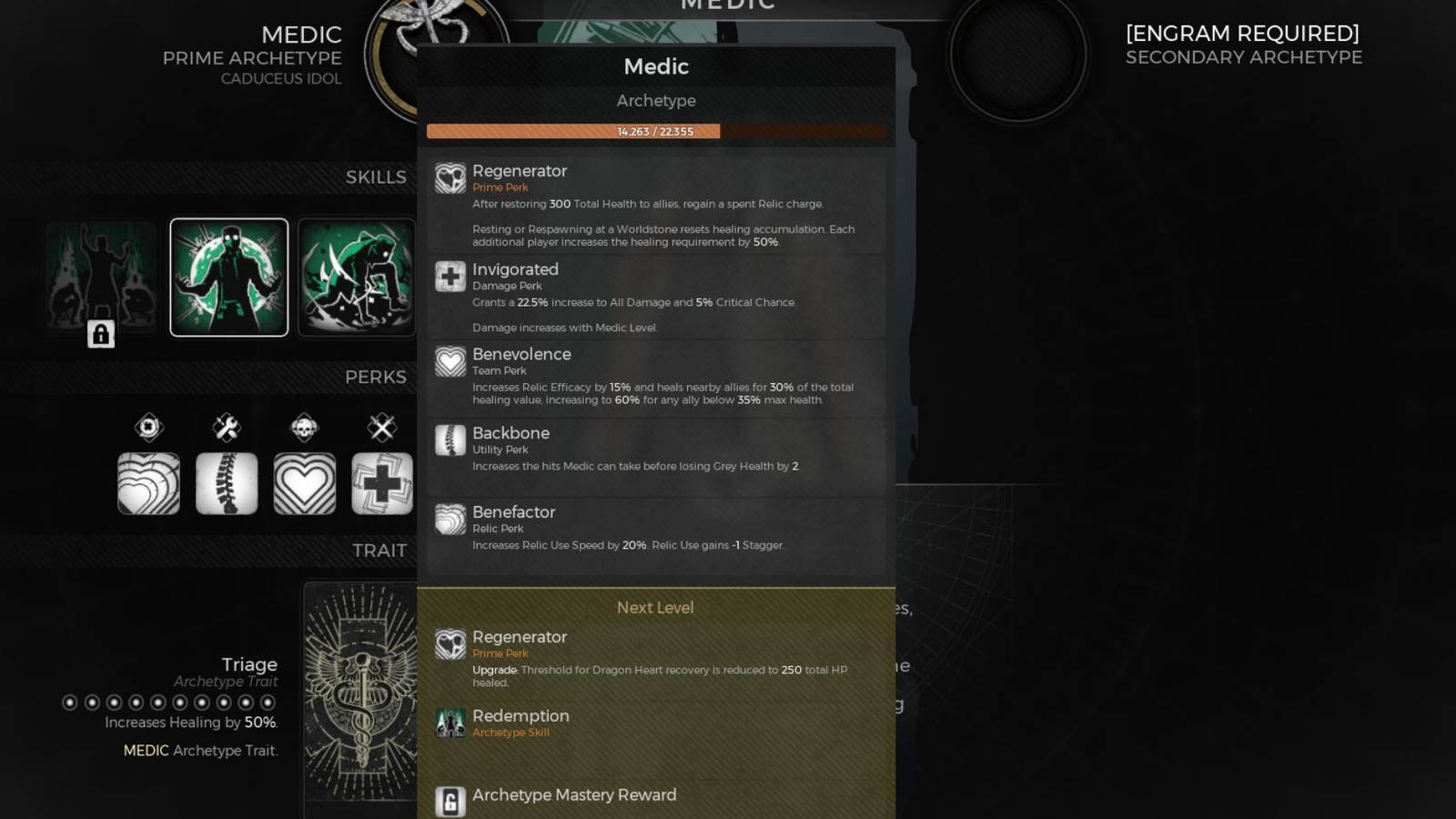Expand the Archetype Mastery Reward entry

click(574, 794)
